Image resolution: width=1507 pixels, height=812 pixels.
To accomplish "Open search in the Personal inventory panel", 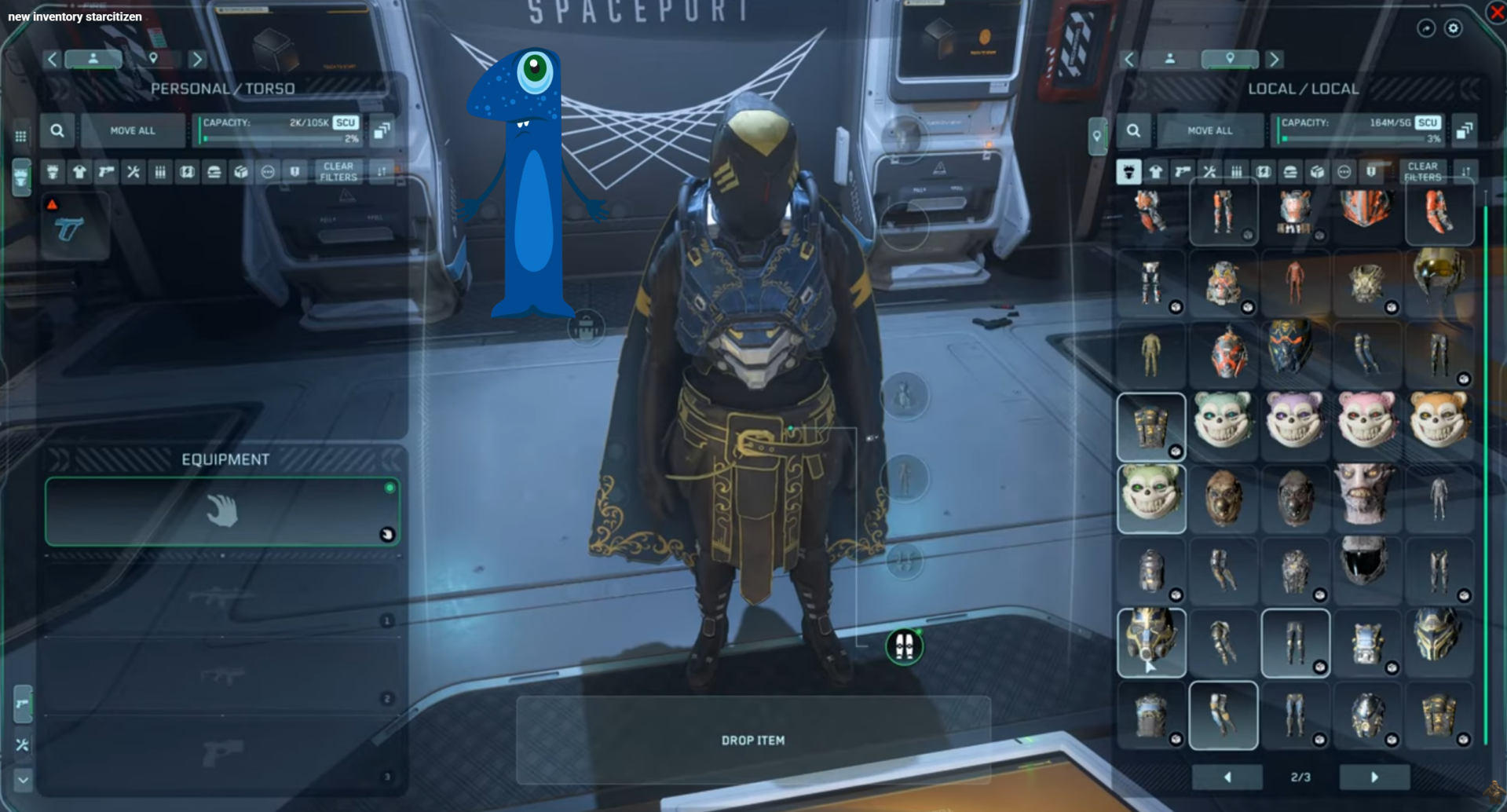I will click(57, 130).
